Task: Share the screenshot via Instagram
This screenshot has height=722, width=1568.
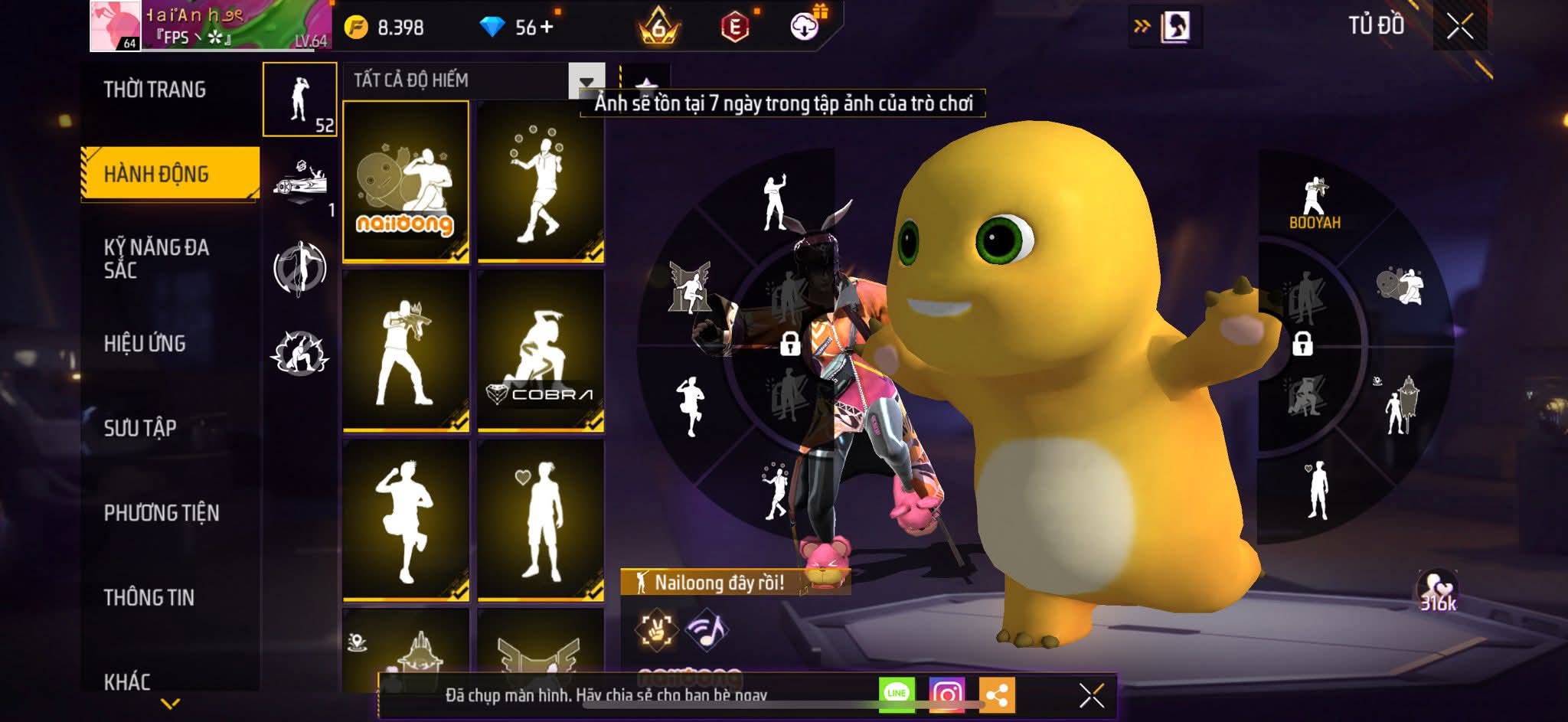Action: click(947, 694)
